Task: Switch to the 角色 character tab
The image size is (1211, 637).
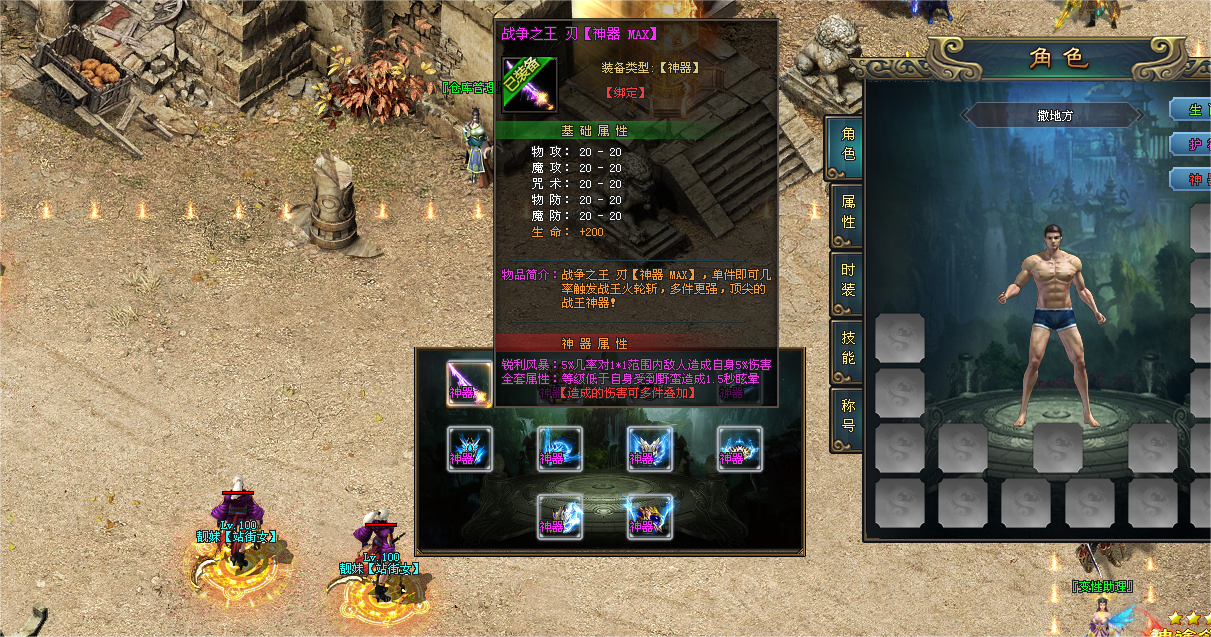Action: pyautogui.click(x=846, y=145)
